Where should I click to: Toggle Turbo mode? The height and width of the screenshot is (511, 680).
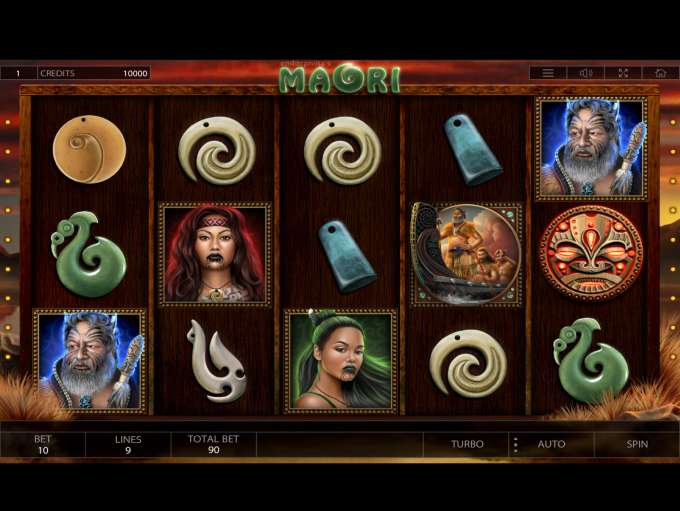(467, 444)
